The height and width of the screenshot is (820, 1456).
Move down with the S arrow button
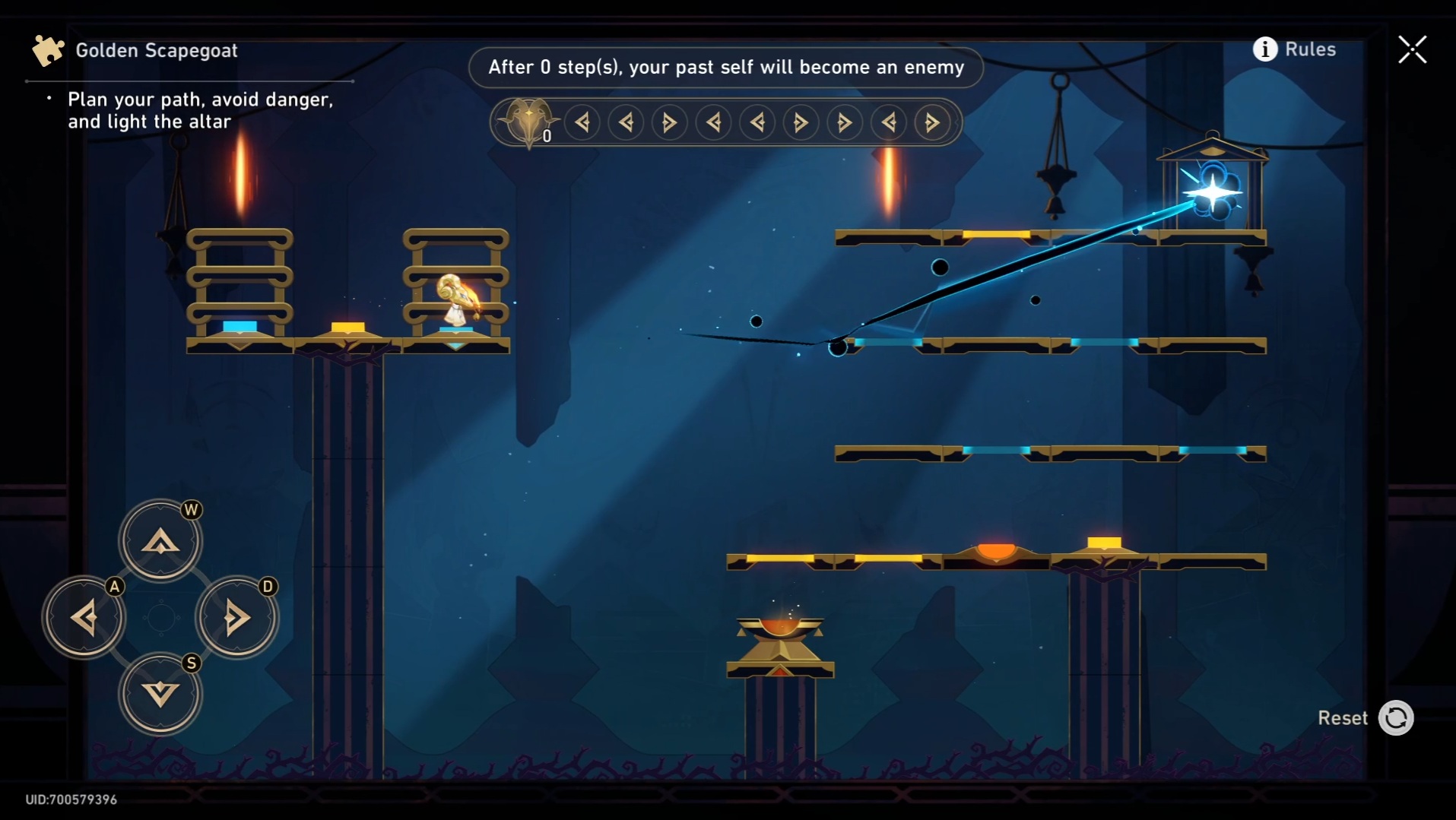tap(160, 694)
